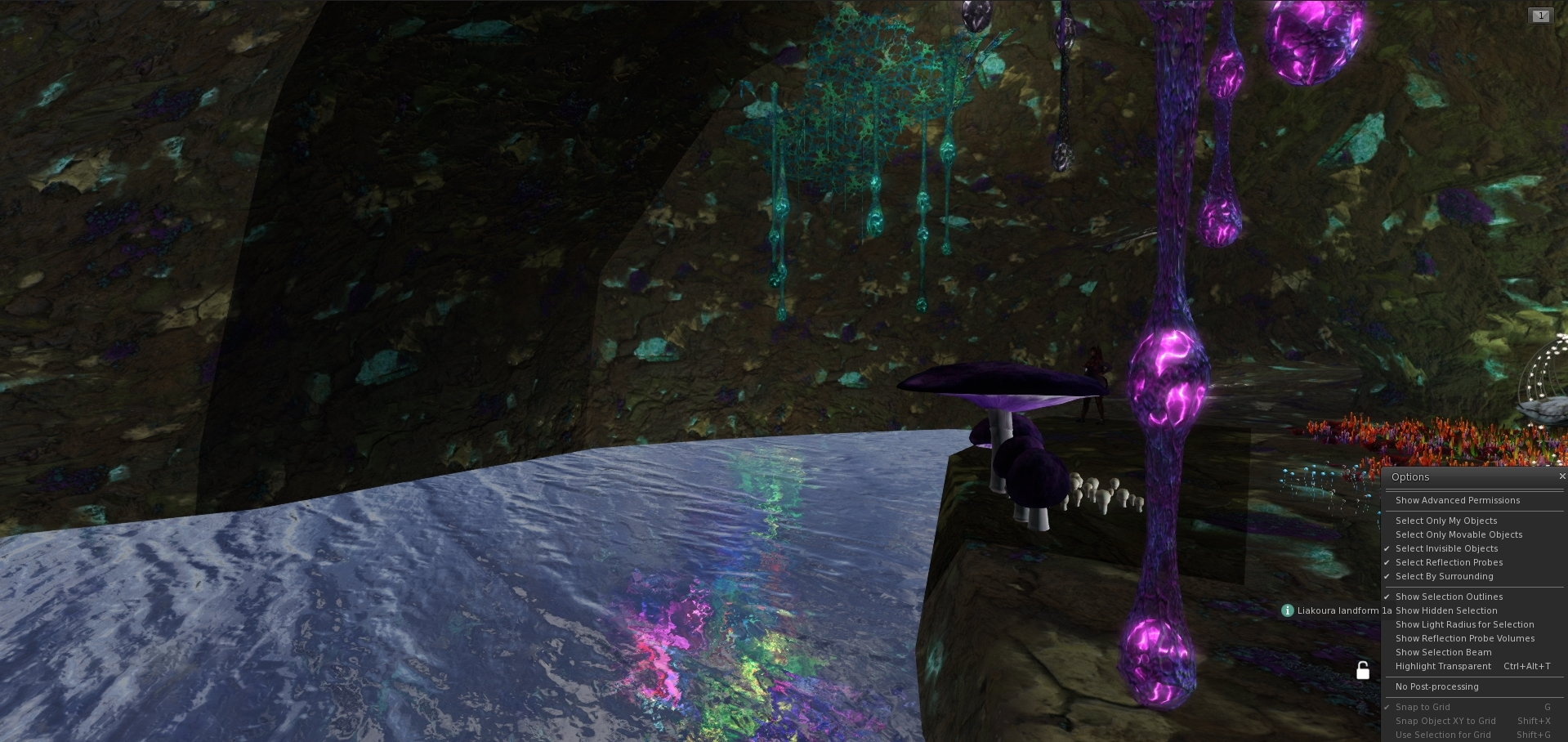Screen dimensions: 1568x742
Task: Click the white unlocked padlock icon
Action: pyautogui.click(x=1363, y=671)
